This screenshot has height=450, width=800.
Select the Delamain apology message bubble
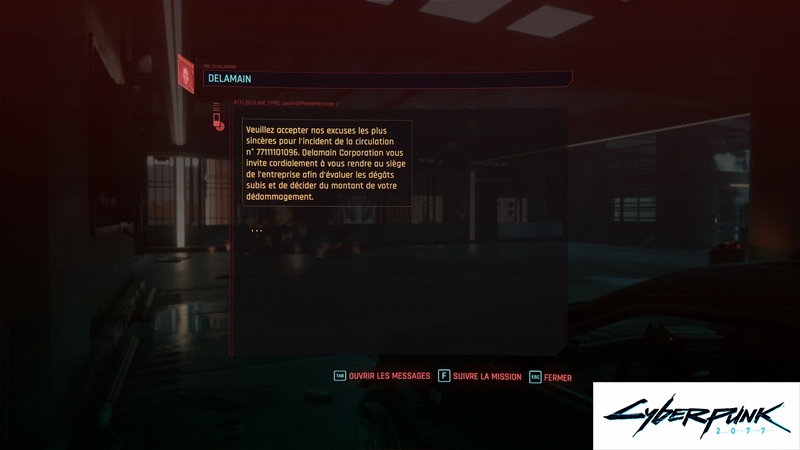(326, 163)
